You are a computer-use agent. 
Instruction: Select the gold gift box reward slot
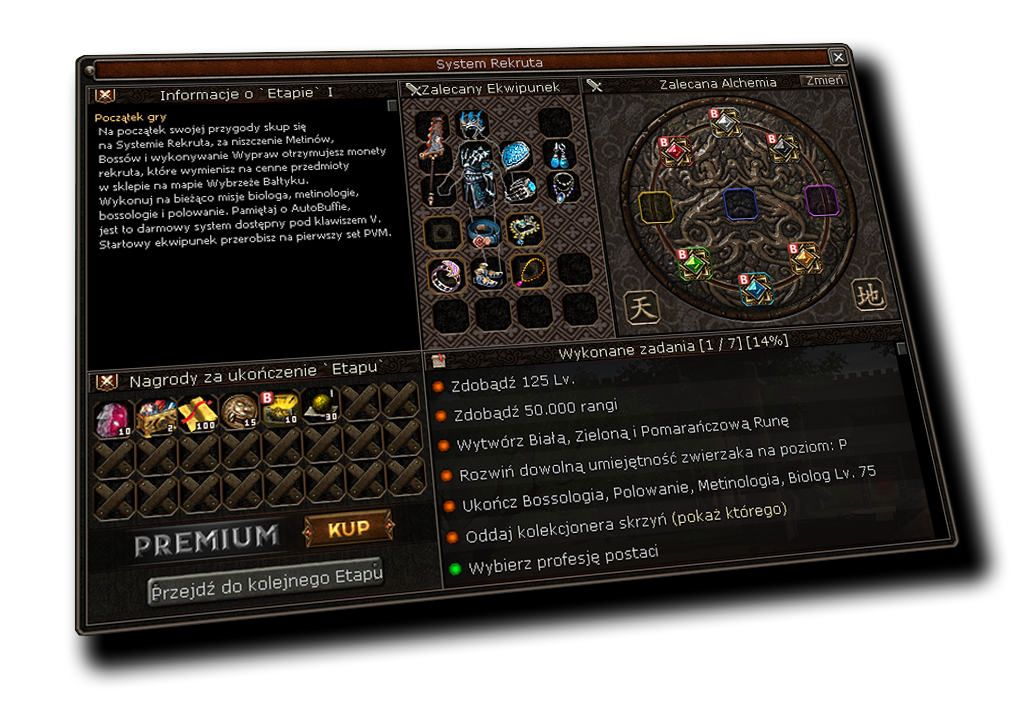coord(197,410)
